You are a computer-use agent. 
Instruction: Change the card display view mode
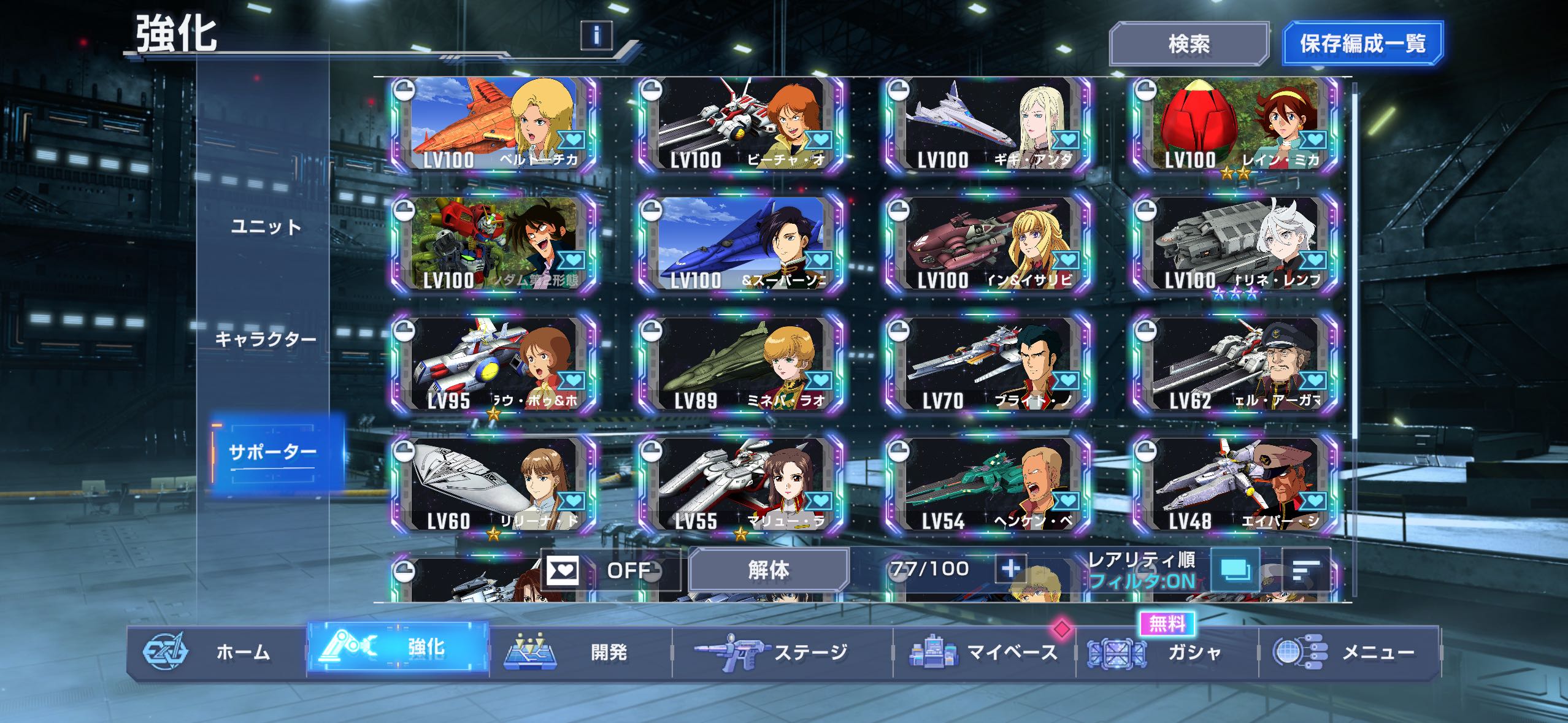(1235, 570)
